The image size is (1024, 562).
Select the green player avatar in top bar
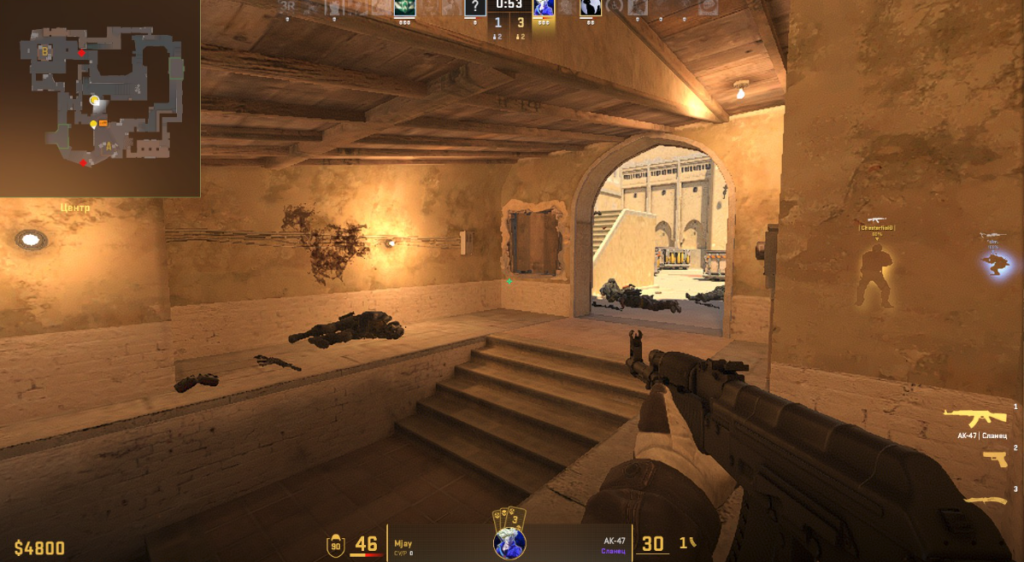[405, 8]
